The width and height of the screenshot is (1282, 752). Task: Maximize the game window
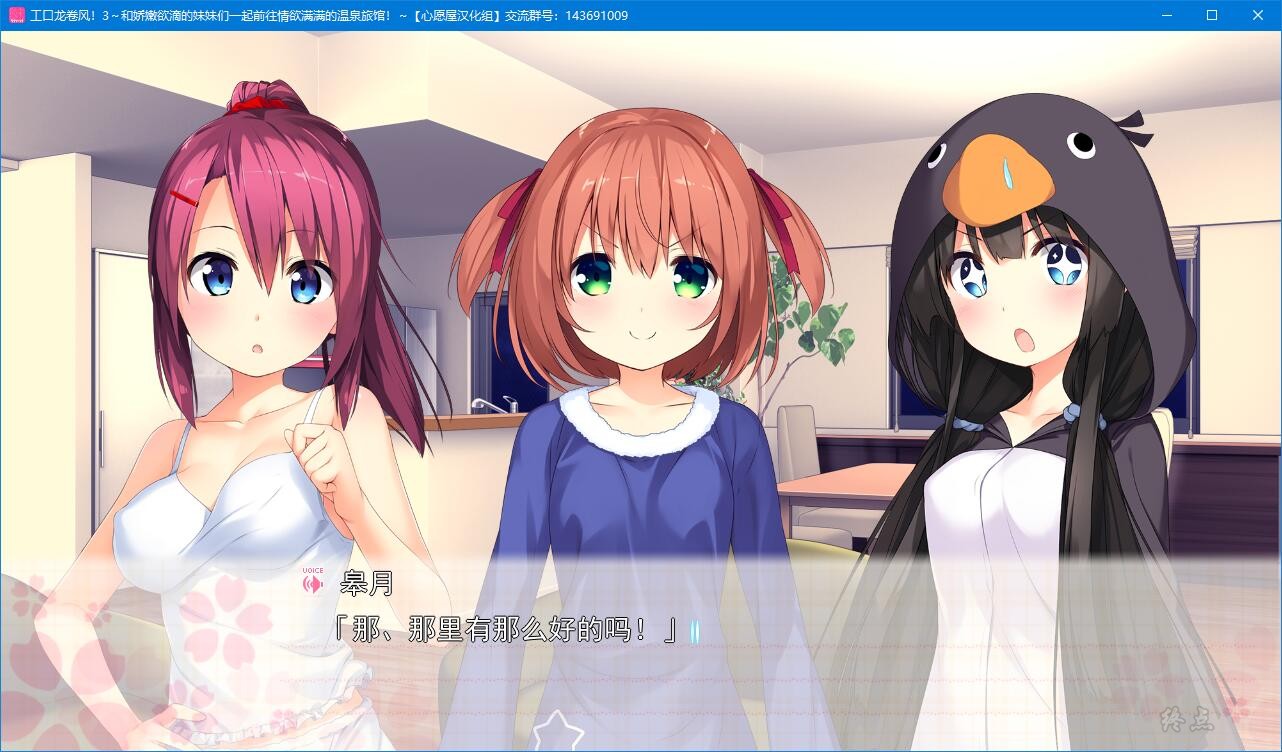[x=1211, y=15]
